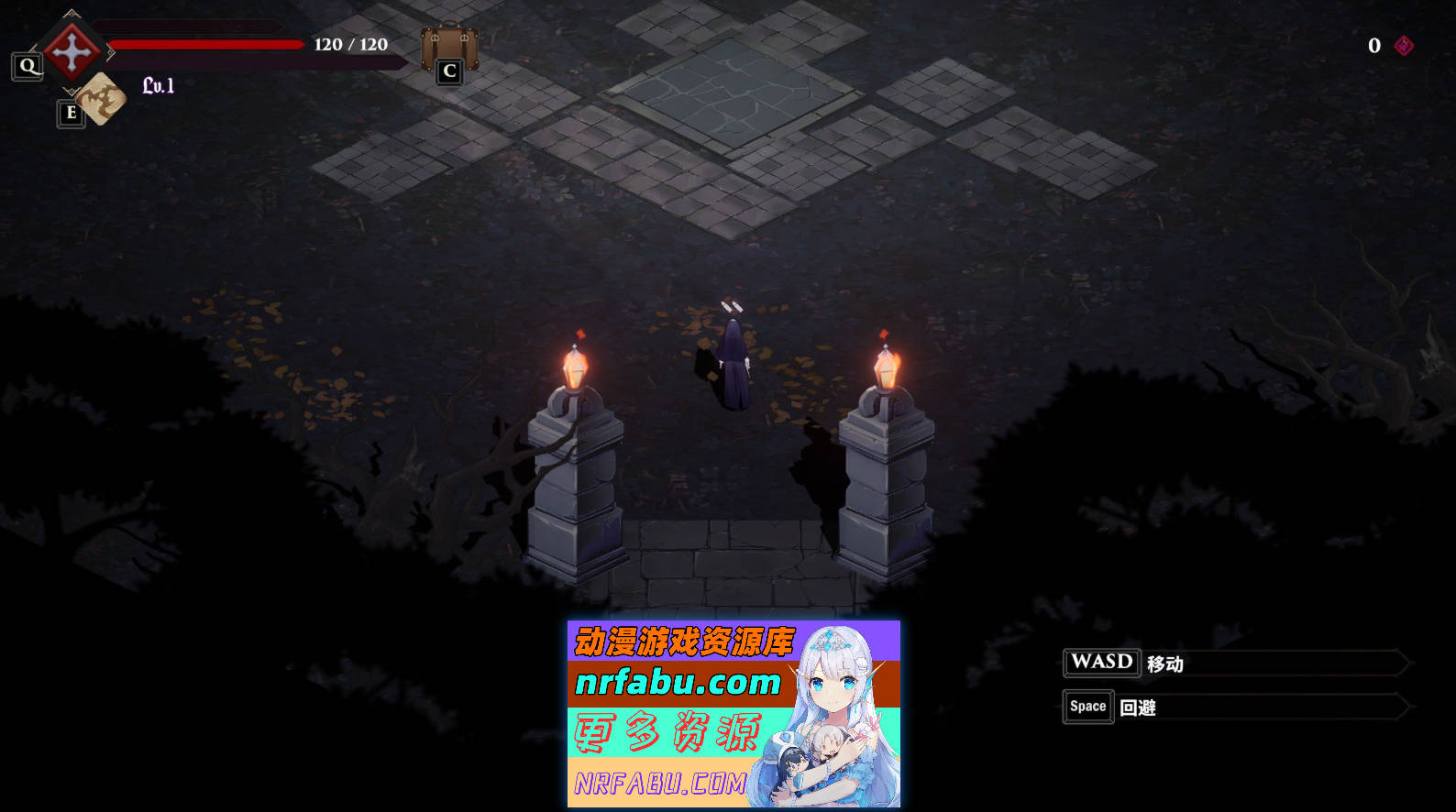Toggle the red marker above the right torch

(883, 334)
